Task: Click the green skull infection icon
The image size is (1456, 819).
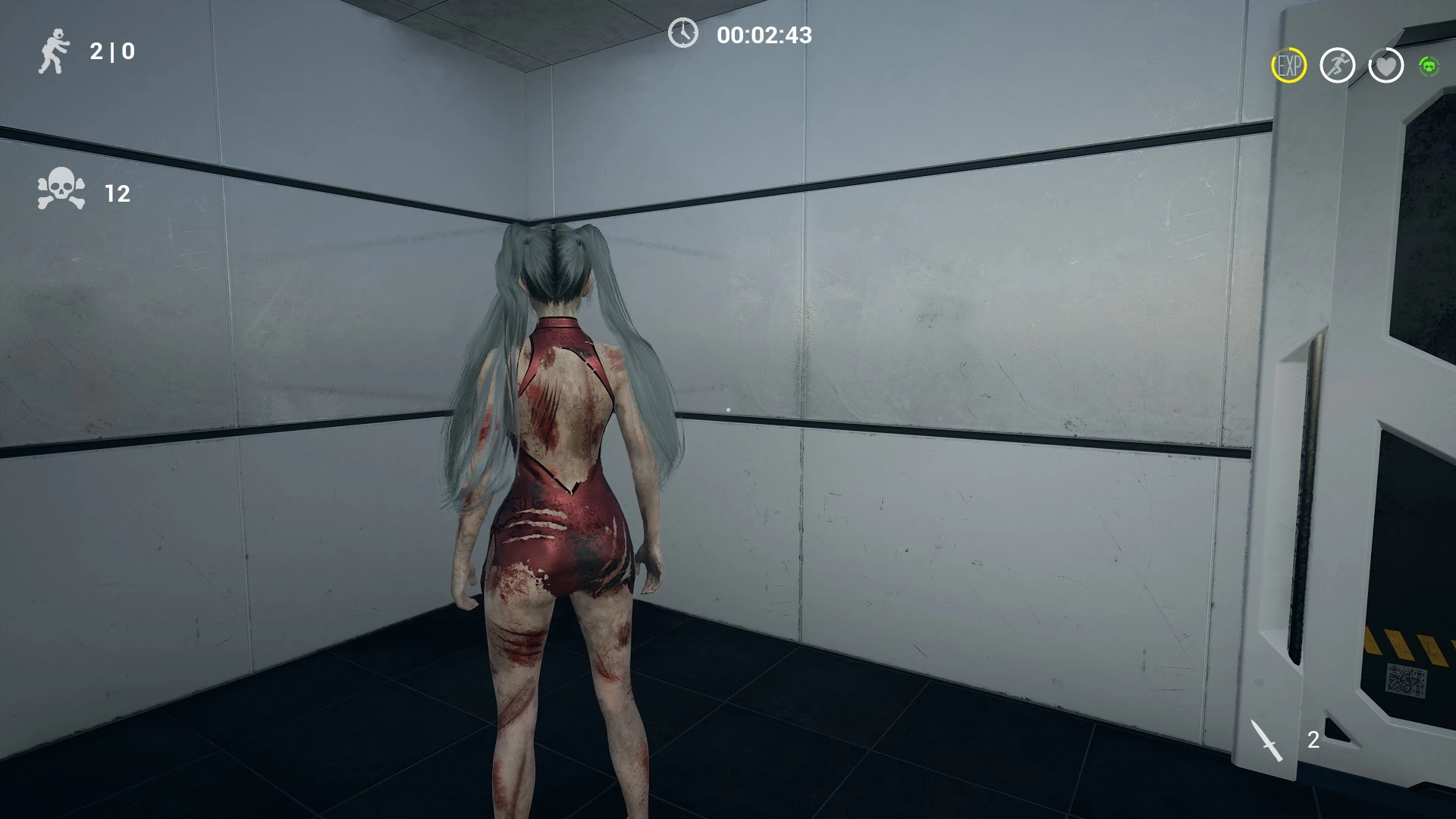Action: pos(1429,67)
